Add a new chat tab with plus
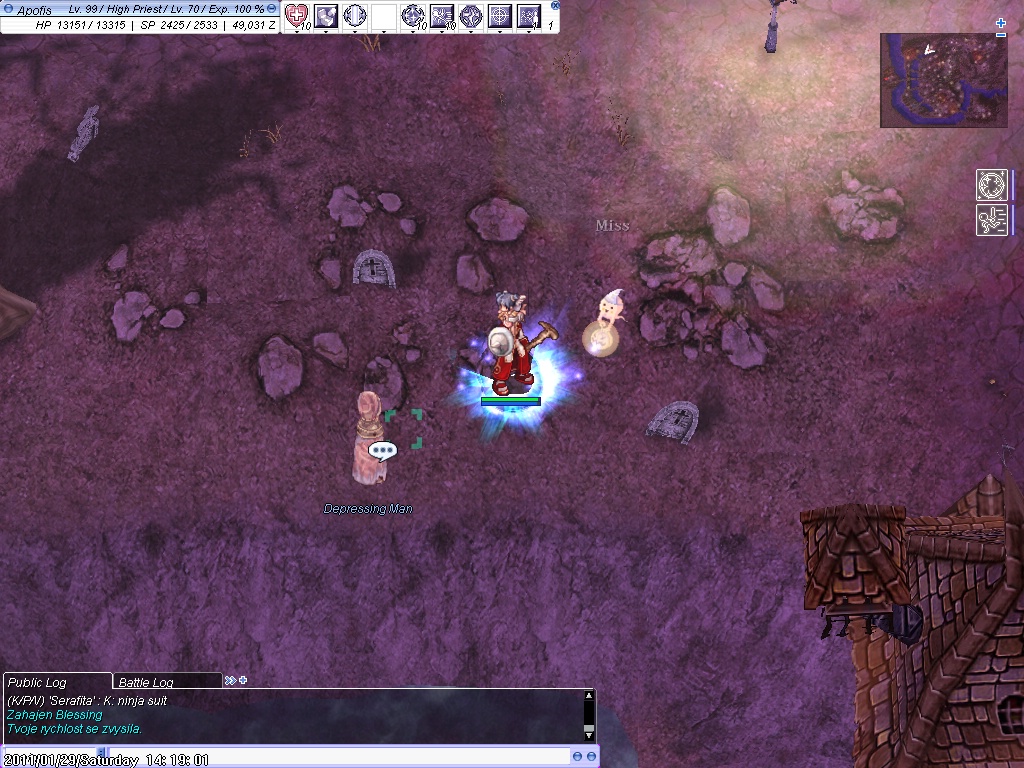Screen dimensions: 1024x768 coord(242,681)
